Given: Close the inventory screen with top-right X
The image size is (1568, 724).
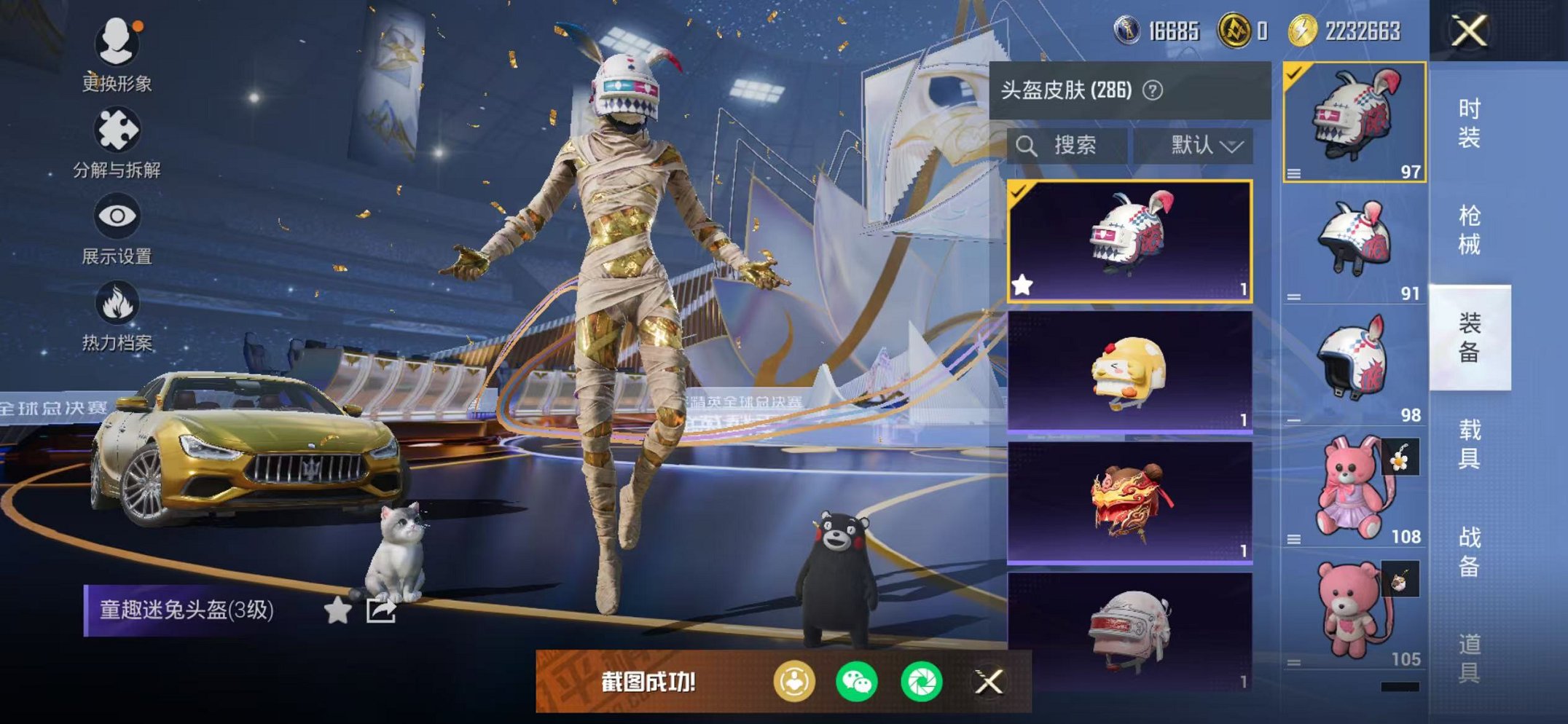Looking at the screenshot, I should coord(1469,31).
